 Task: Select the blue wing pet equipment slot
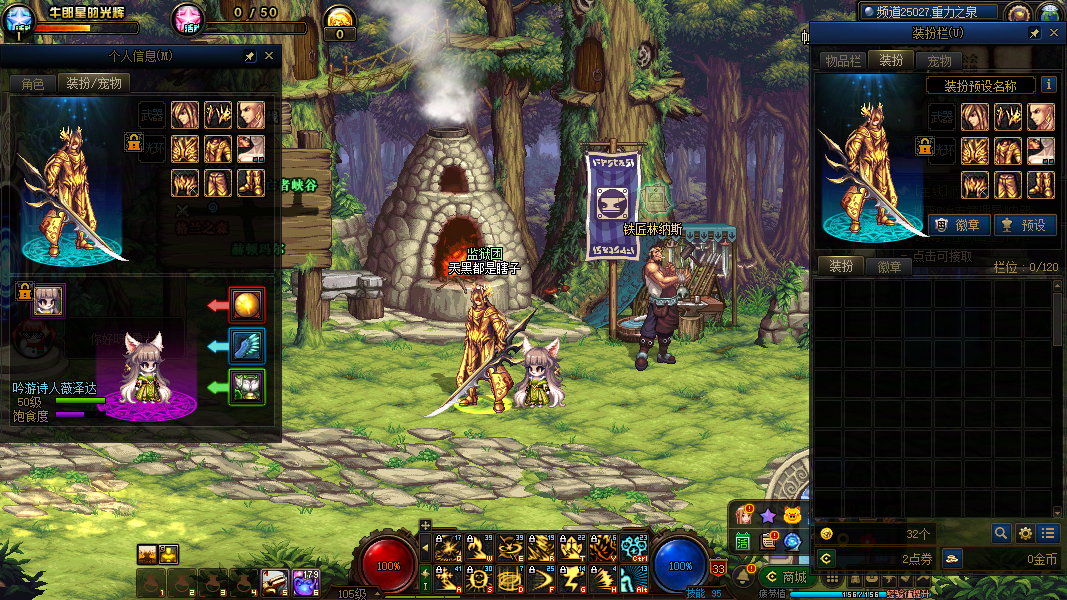[247, 346]
